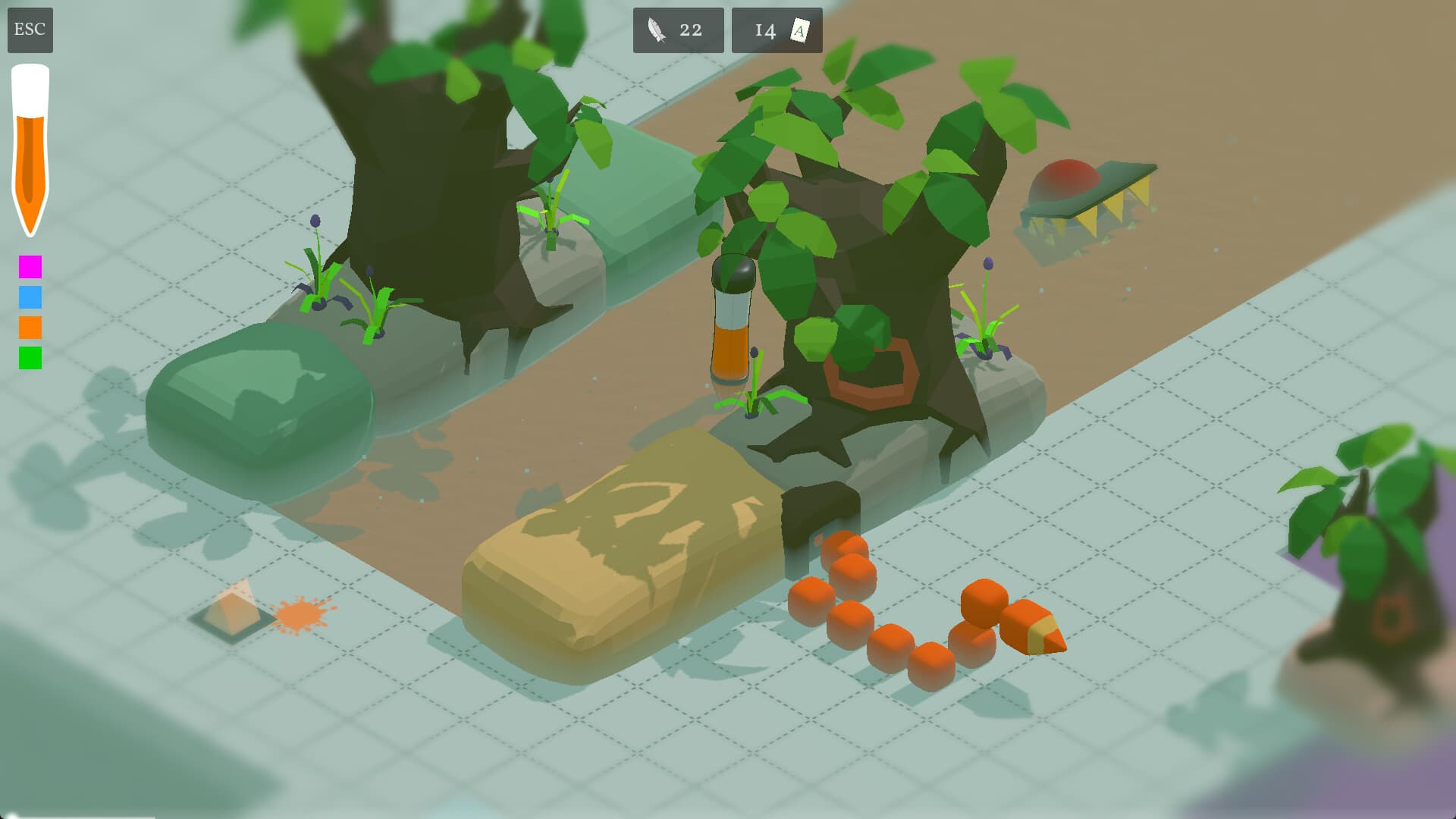Image resolution: width=1456 pixels, height=819 pixels.
Task: Click the feather quill icon in the counter
Action: click(x=657, y=30)
